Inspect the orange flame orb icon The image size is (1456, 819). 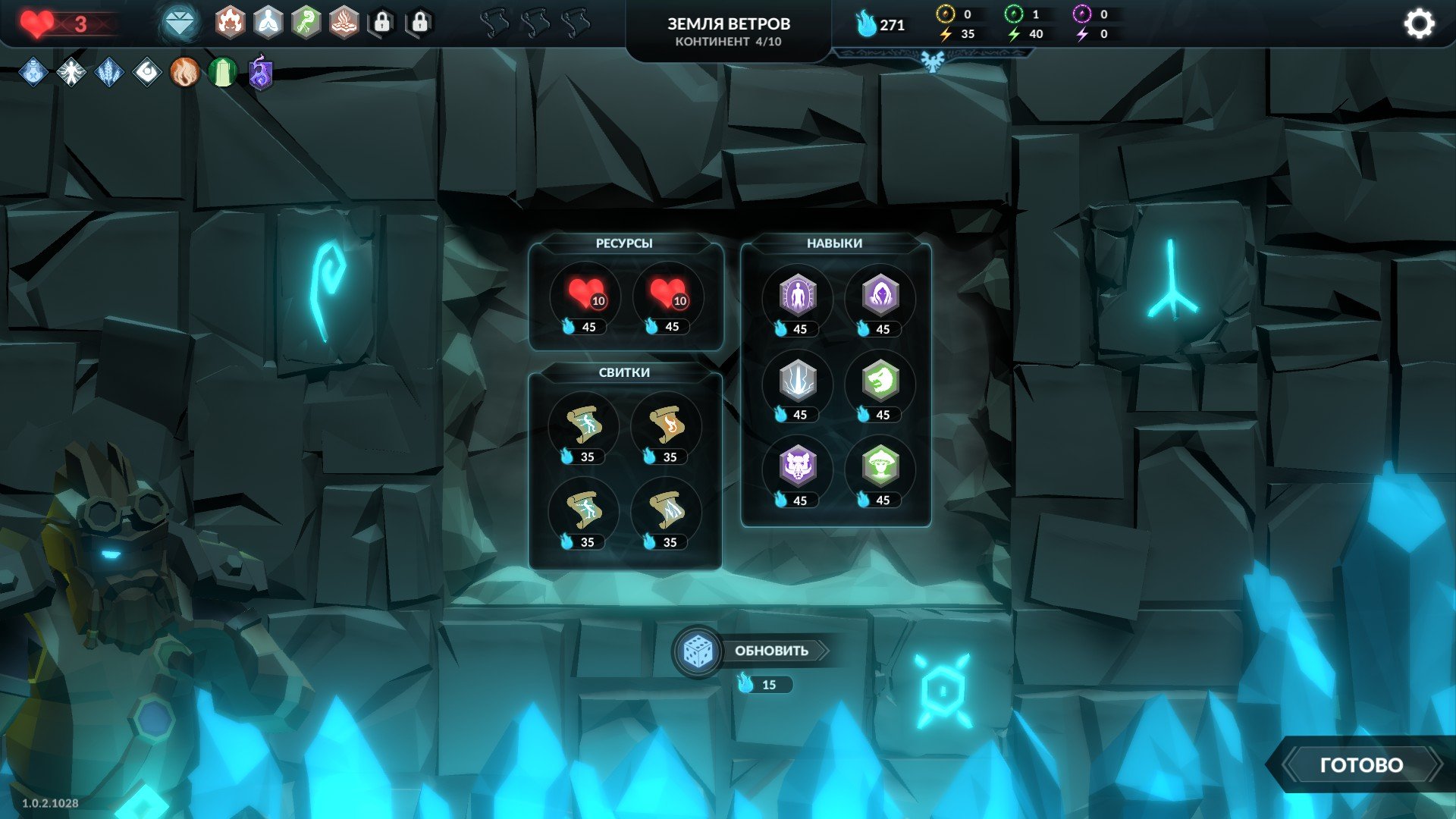point(184,73)
